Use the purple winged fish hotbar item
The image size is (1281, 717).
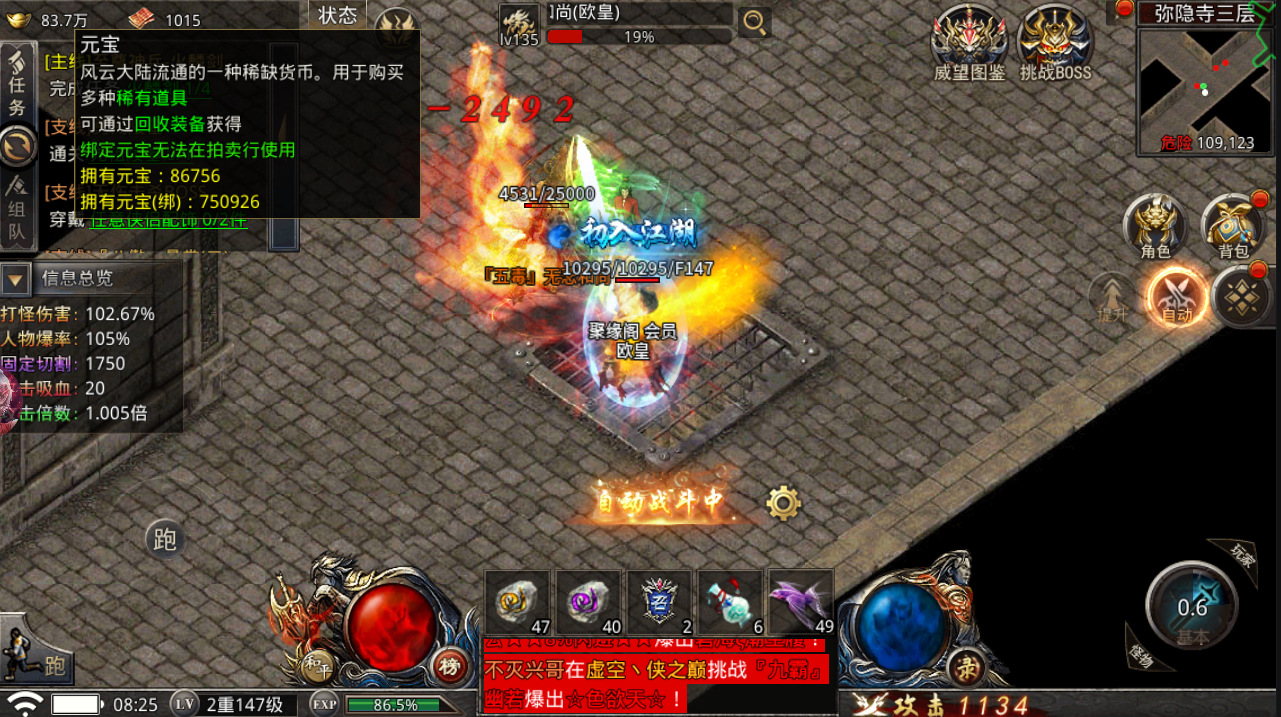801,602
